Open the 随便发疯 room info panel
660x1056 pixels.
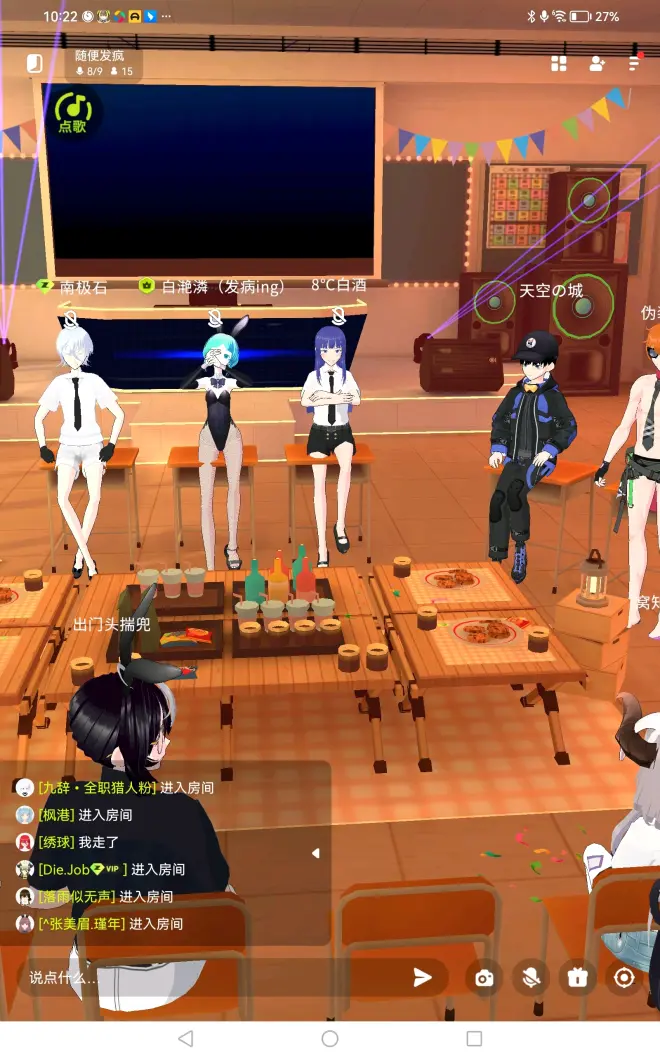click(x=104, y=63)
